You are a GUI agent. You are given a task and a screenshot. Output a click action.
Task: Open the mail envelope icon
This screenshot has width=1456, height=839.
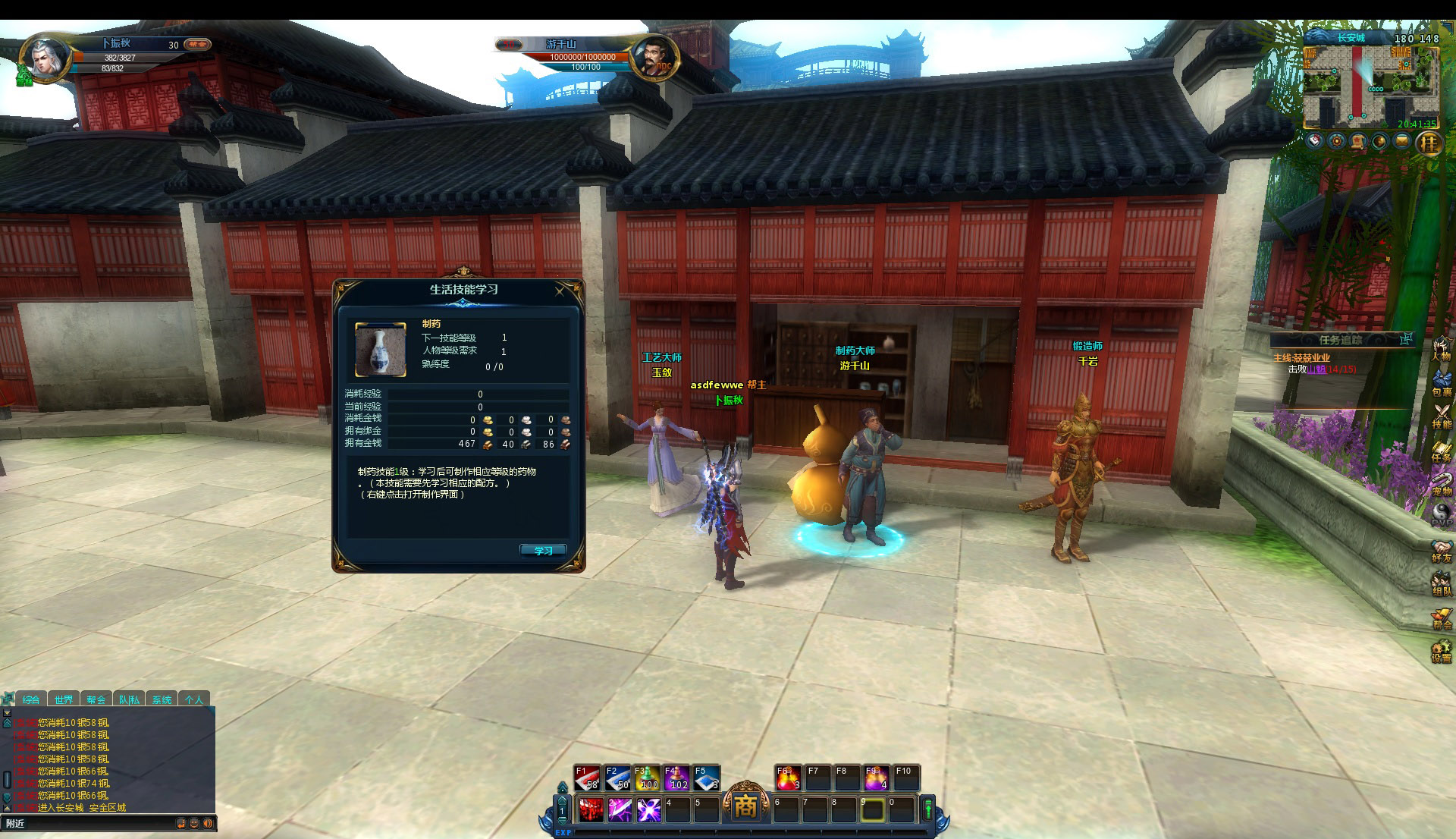1402,141
